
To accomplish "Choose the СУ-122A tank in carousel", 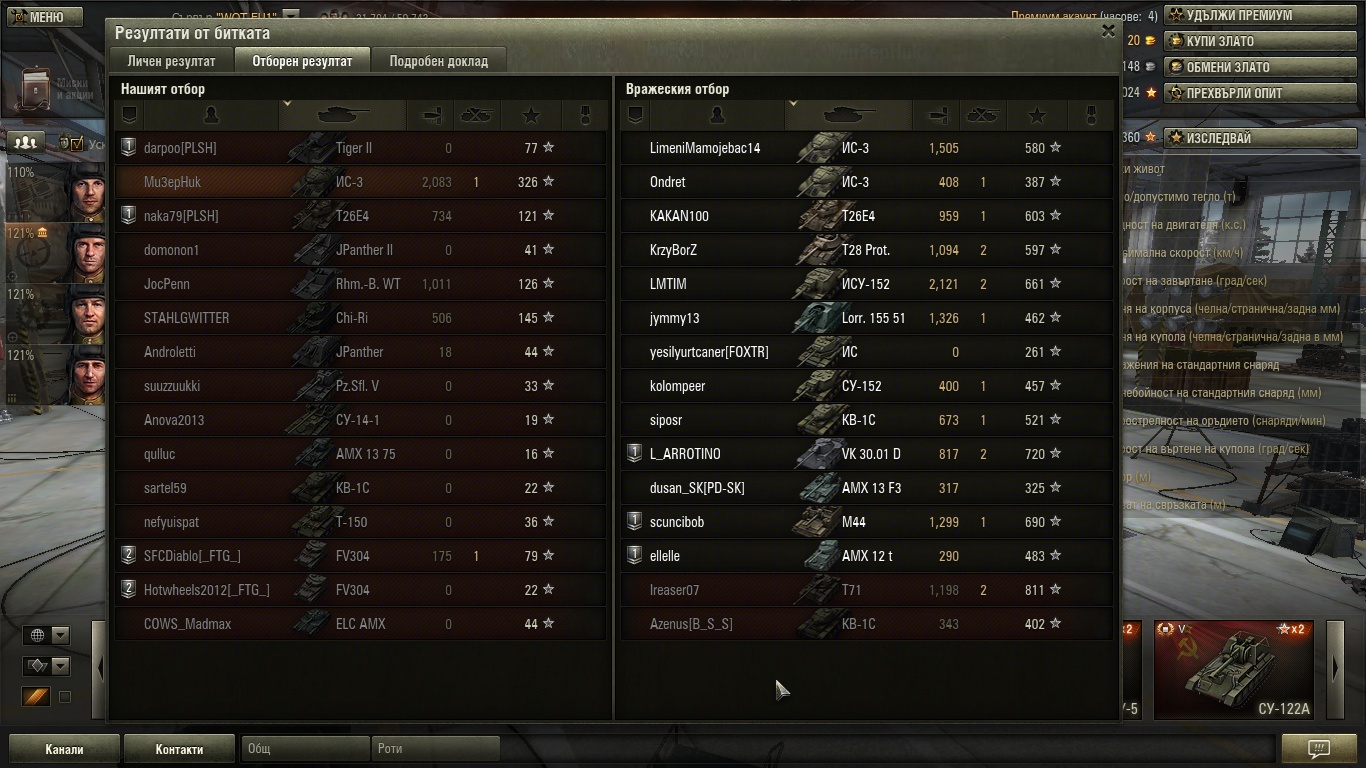I will (x=1233, y=669).
